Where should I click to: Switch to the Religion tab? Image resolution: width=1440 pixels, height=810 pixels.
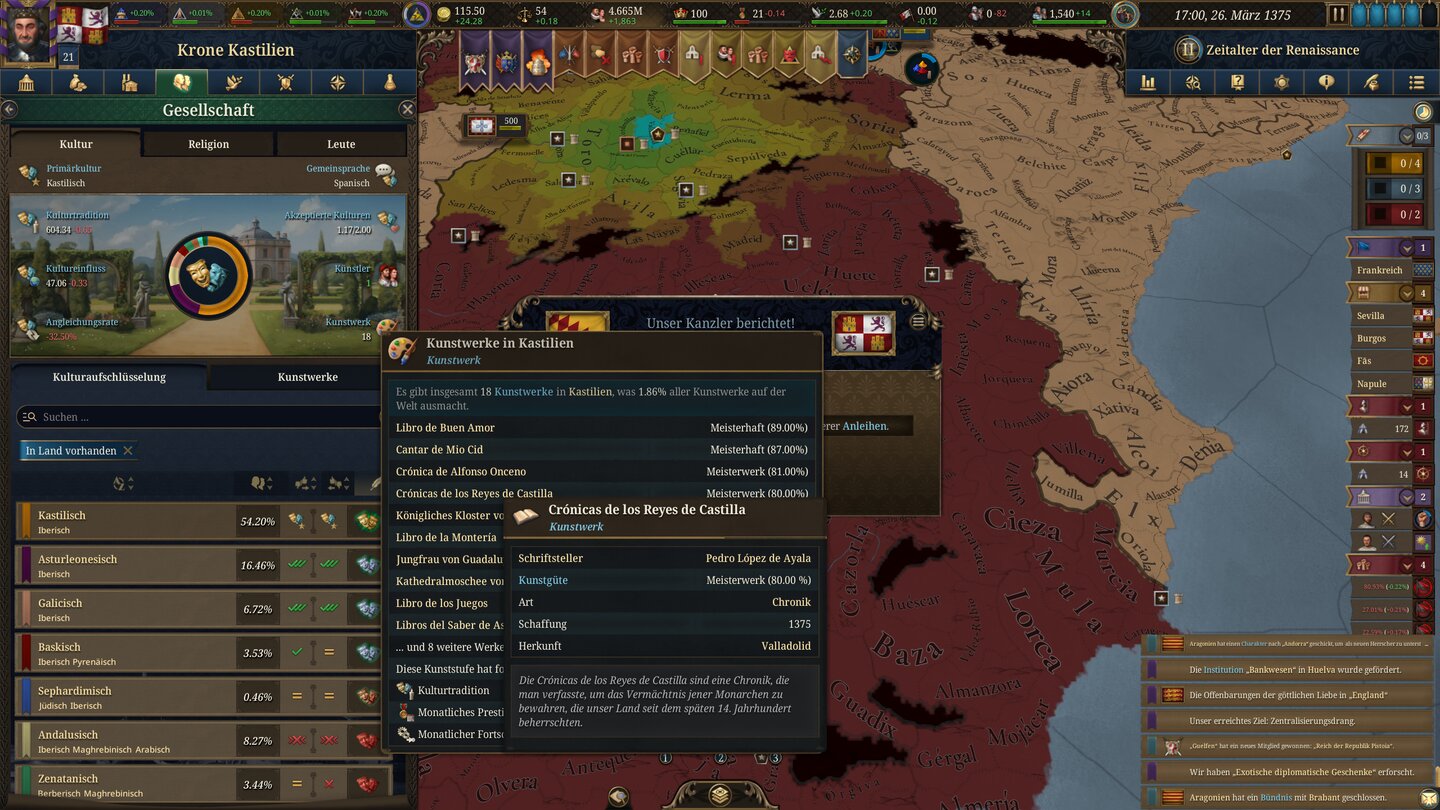click(x=207, y=143)
